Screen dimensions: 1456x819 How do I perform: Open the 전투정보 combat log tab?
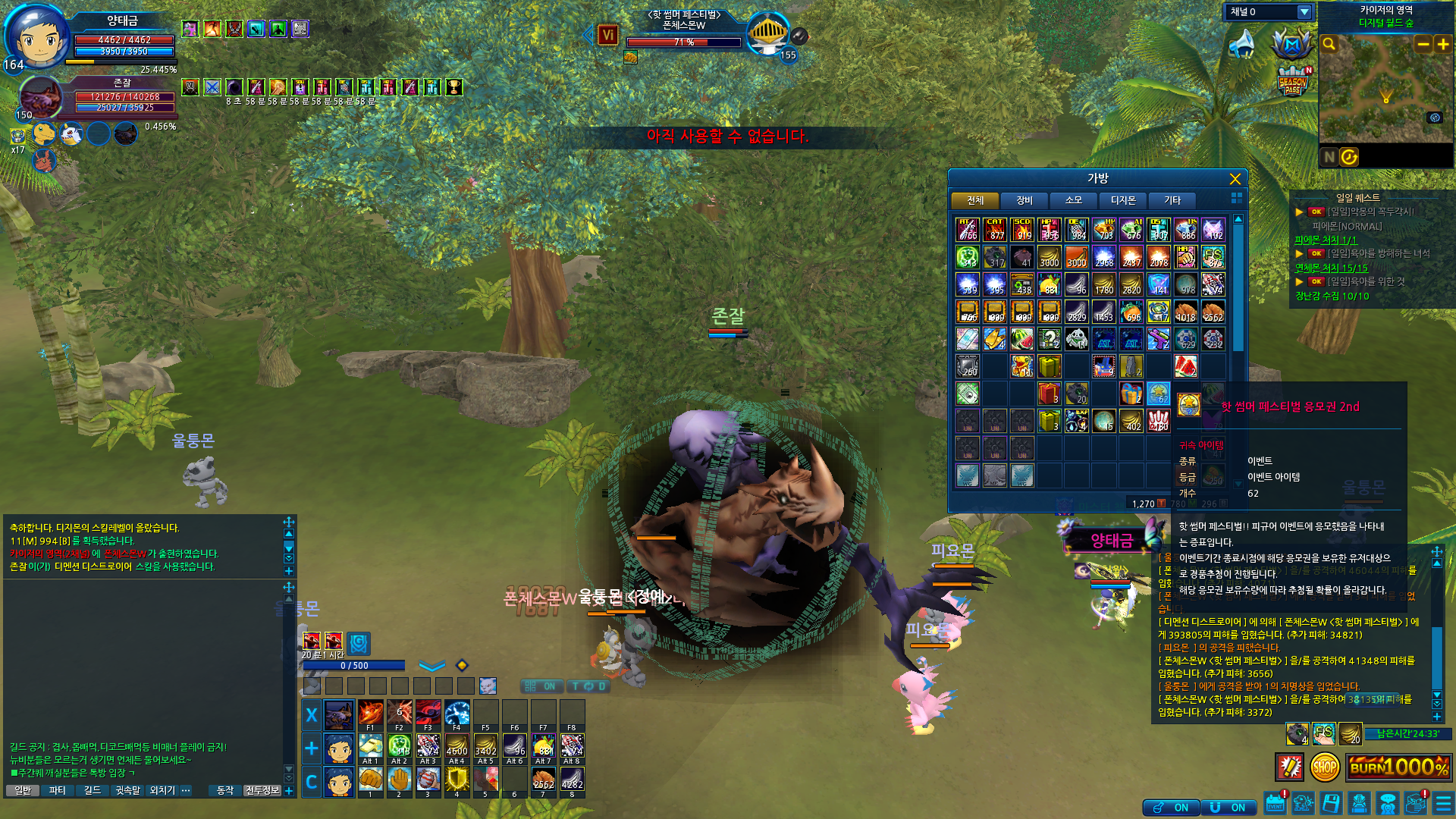tap(262, 790)
